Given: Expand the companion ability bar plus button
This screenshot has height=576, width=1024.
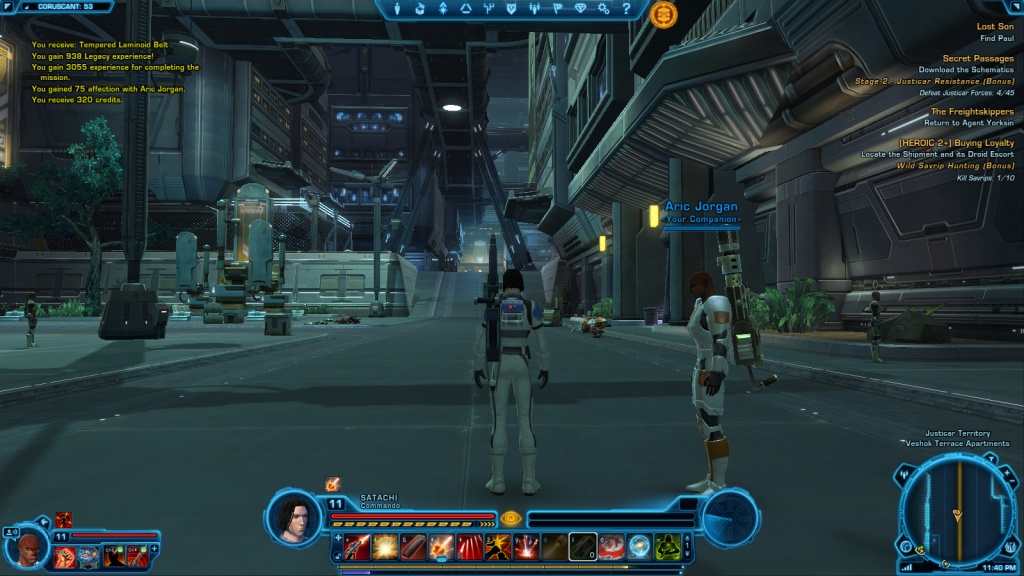Looking at the screenshot, I should point(154,549).
